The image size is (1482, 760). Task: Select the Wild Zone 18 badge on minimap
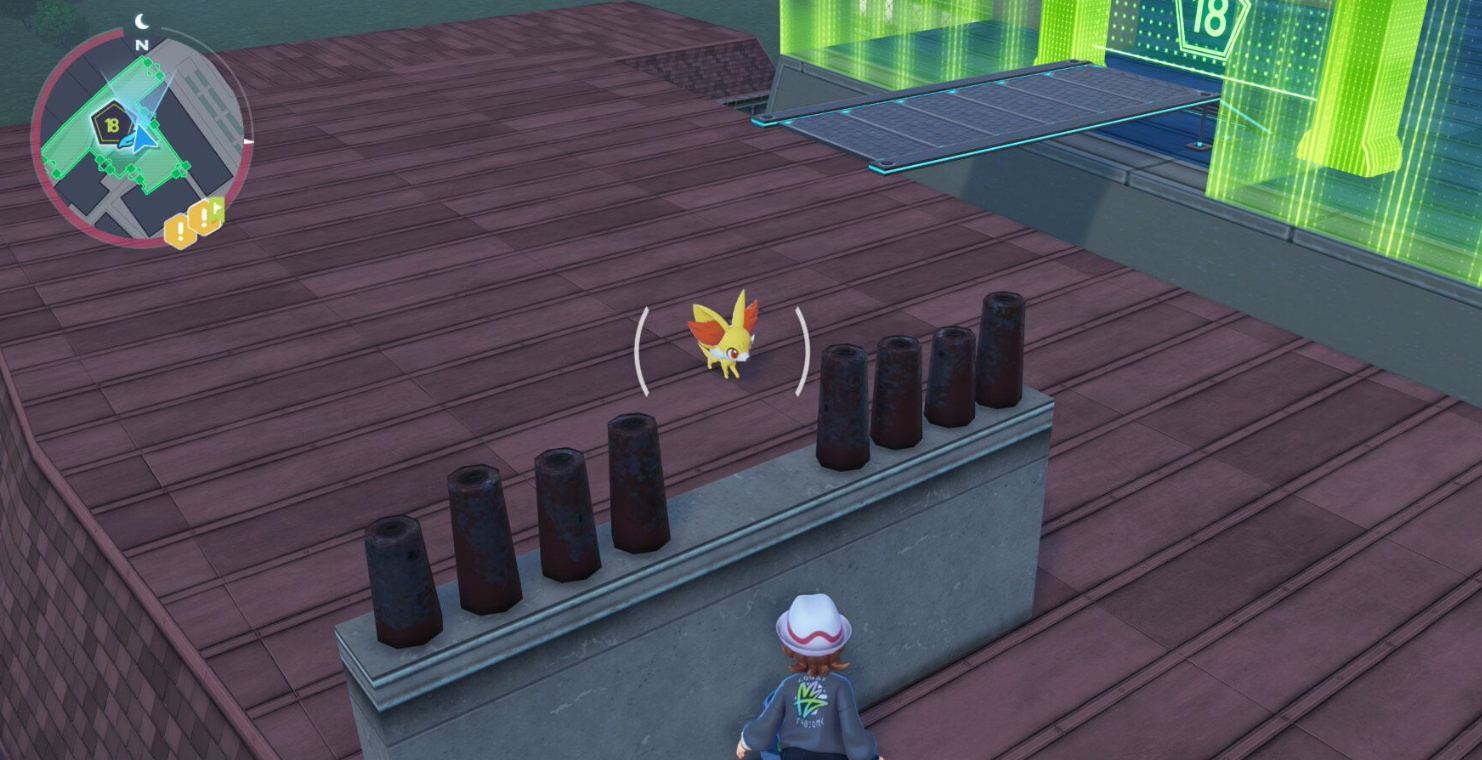(110, 125)
